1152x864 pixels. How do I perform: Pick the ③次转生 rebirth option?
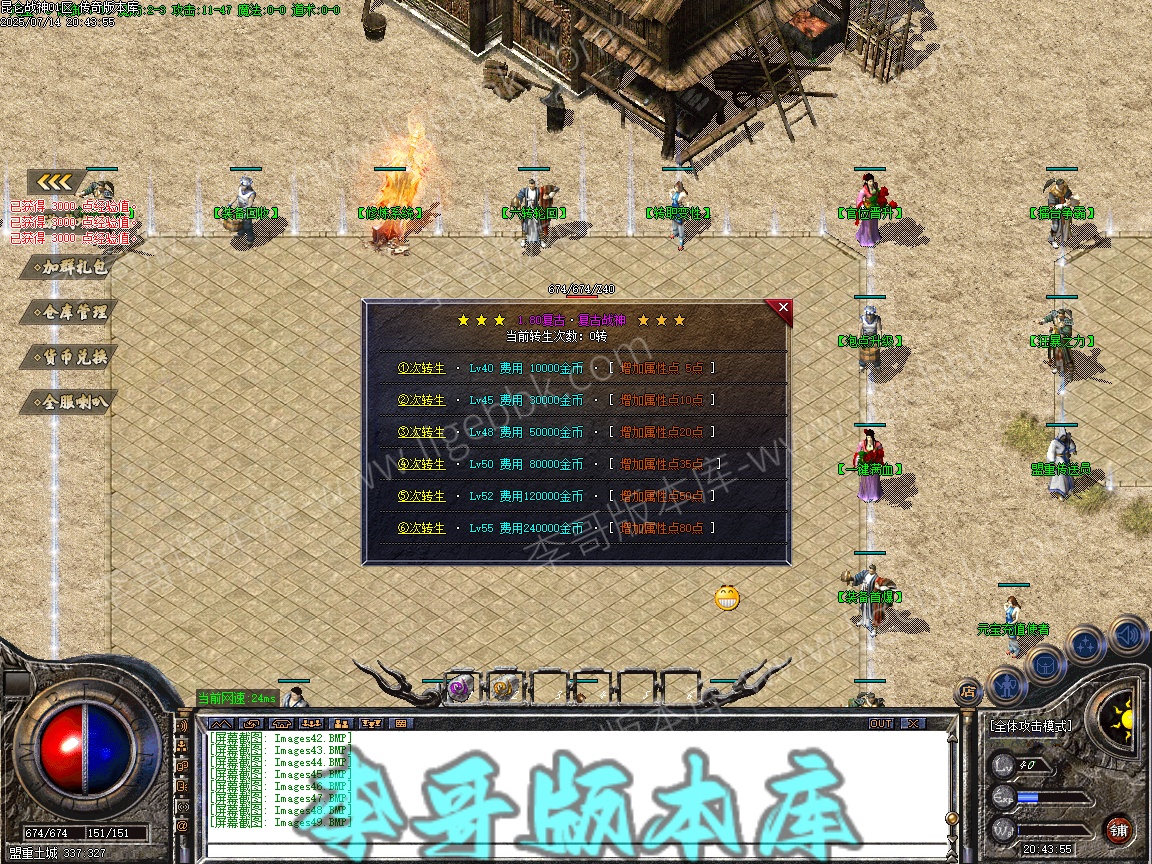[x=421, y=432]
